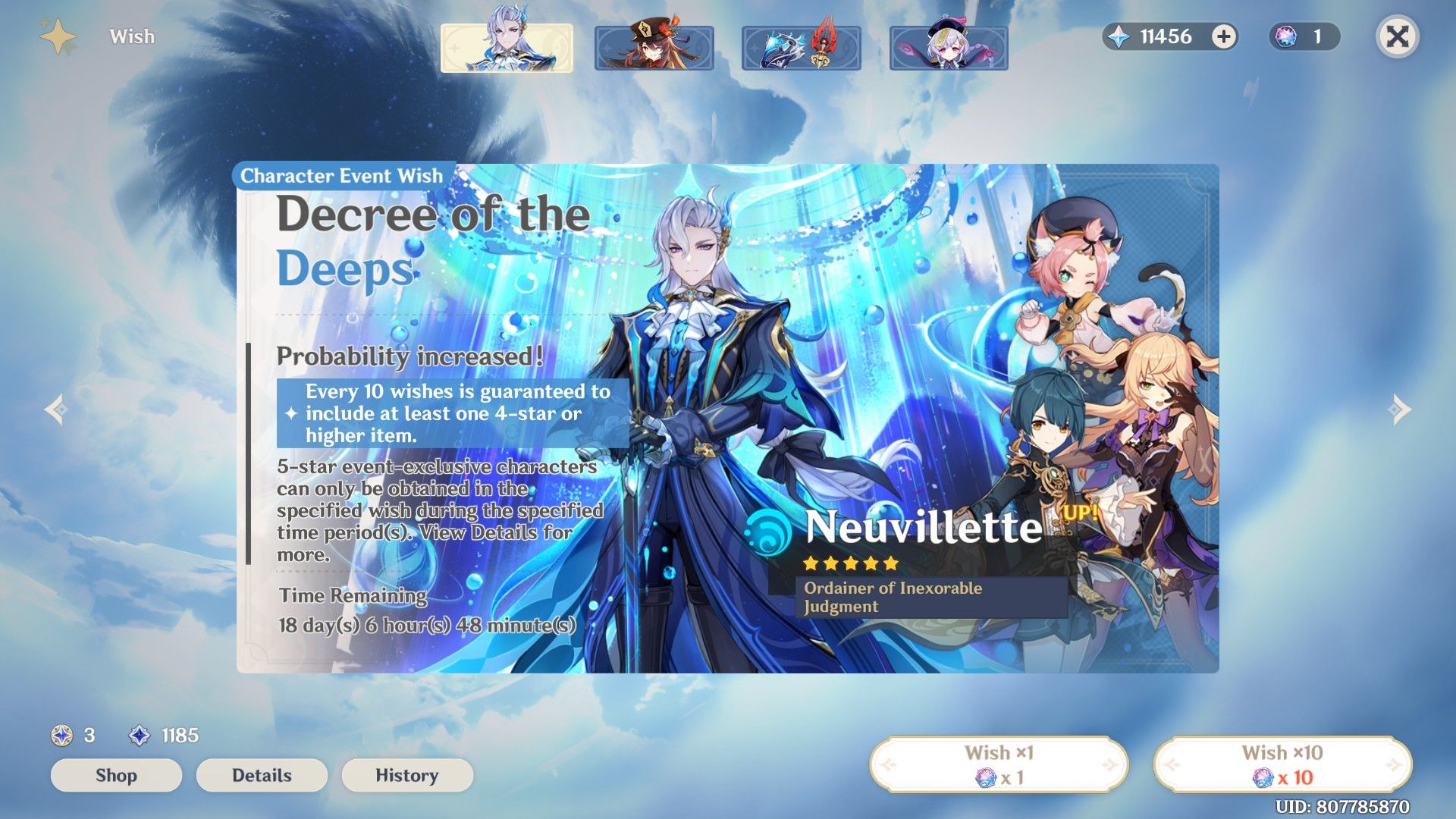The height and width of the screenshot is (819, 1456).
Task: Click the five-star rating under Neuvillette
Action: pos(849,564)
